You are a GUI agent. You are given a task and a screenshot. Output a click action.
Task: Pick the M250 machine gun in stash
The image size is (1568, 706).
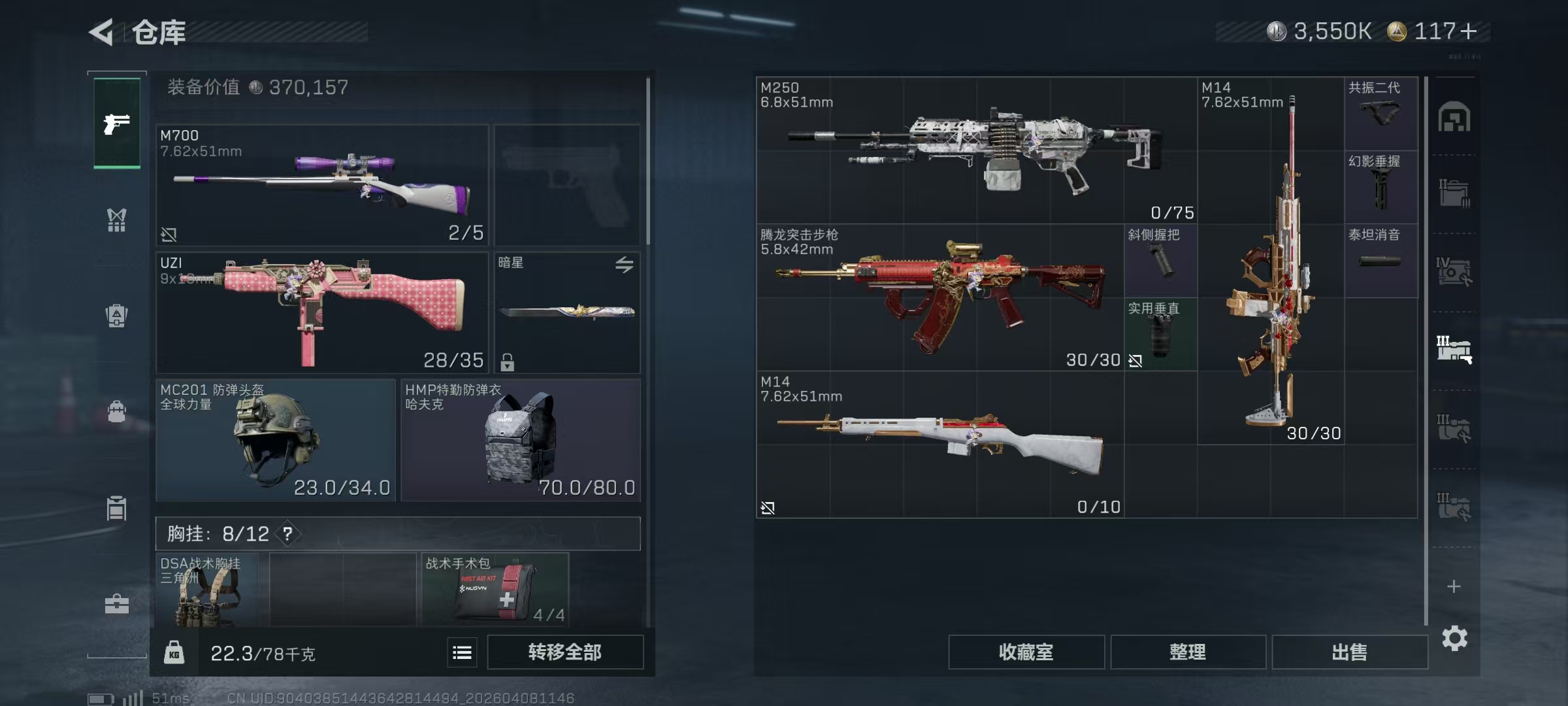[976, 150]
